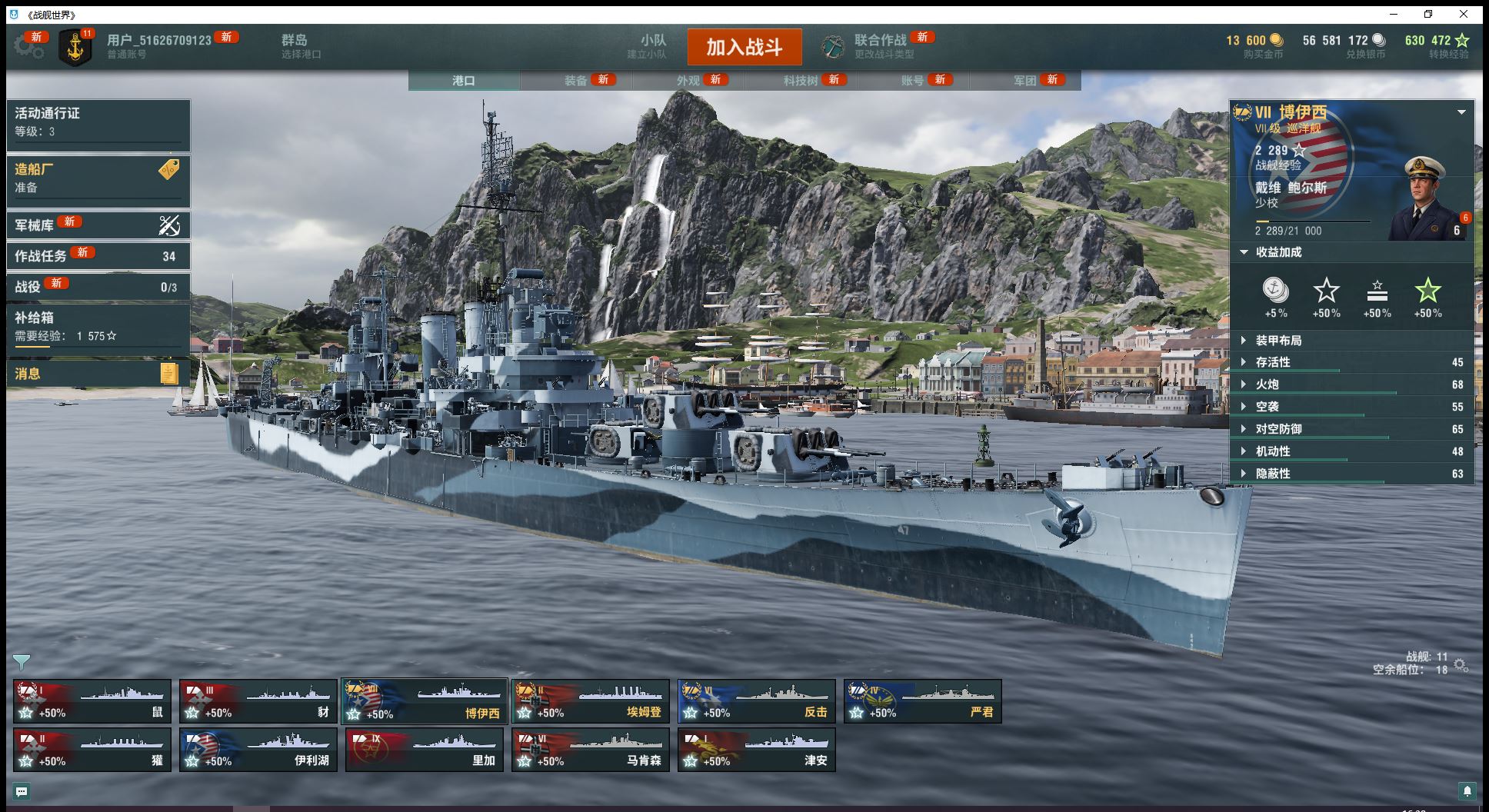Show the 作战任务 combat missions

click(98, 256)
